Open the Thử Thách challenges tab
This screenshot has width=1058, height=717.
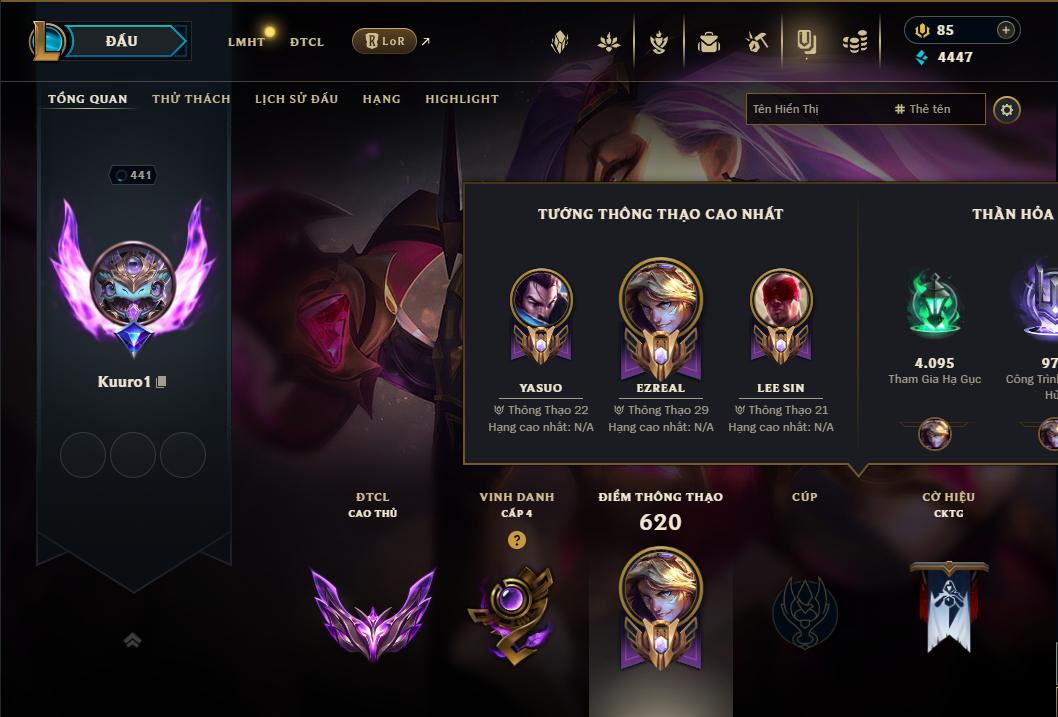191,99
